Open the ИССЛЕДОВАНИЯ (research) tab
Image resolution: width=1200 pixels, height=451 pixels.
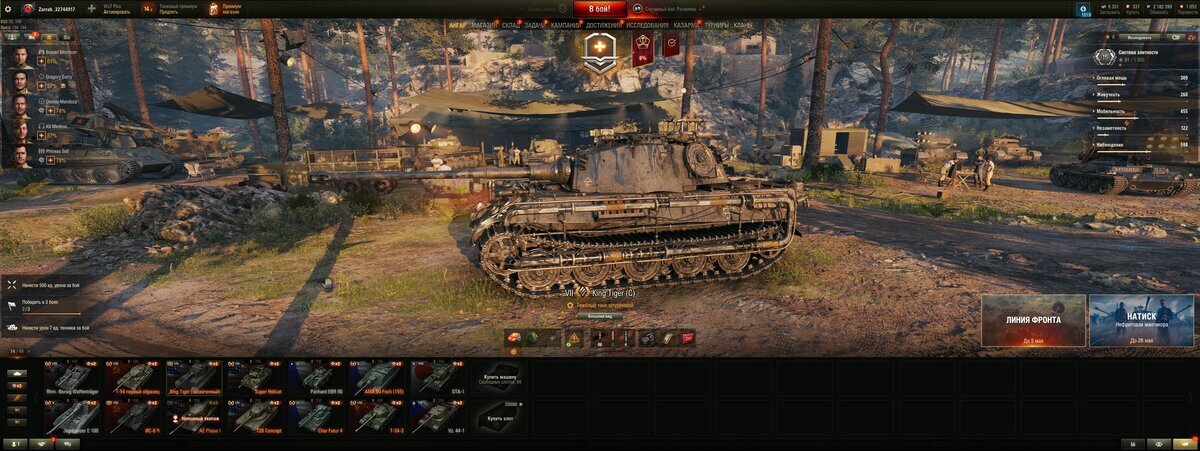[x=648, y=25]
